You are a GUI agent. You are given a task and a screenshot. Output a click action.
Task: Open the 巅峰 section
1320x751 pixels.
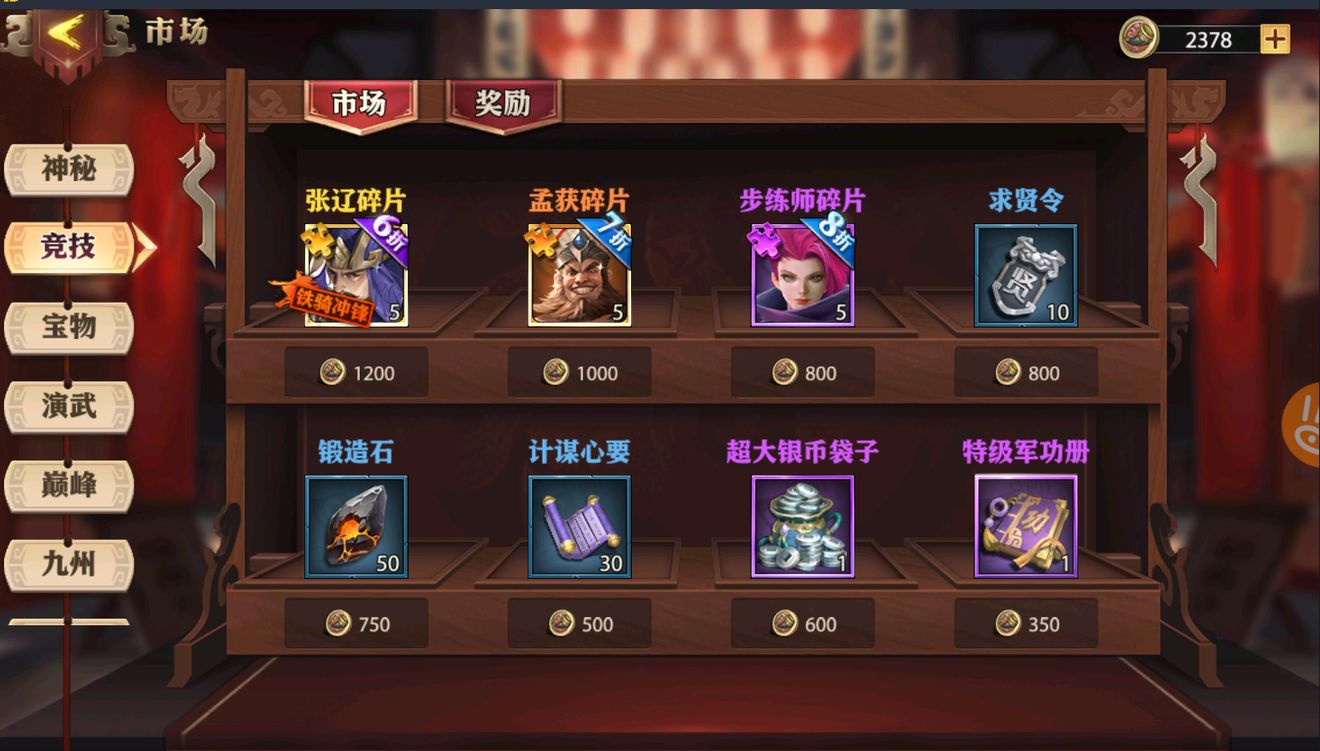(x=70, y=485)
